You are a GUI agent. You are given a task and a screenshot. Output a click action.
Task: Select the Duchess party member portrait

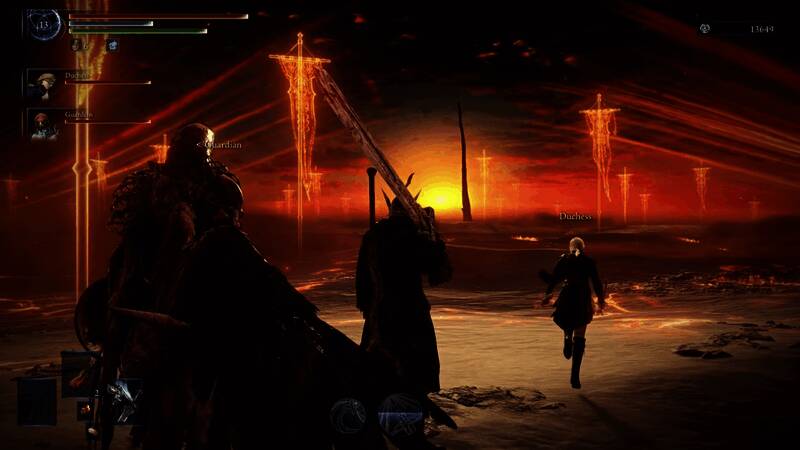42,83
